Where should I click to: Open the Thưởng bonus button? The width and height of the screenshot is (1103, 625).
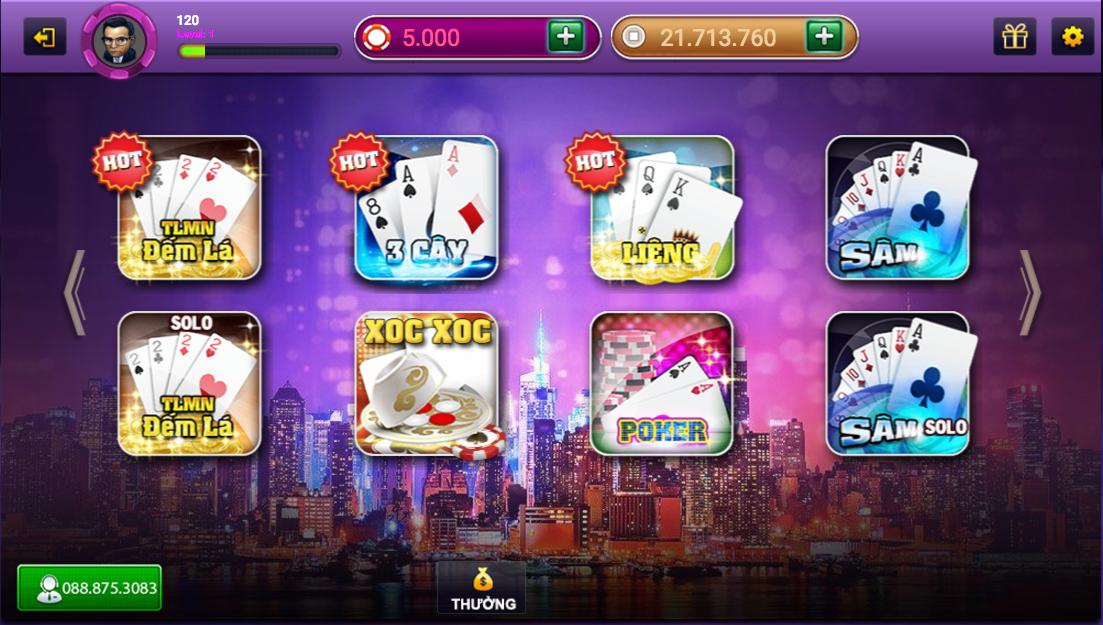(x=482, y=588)
